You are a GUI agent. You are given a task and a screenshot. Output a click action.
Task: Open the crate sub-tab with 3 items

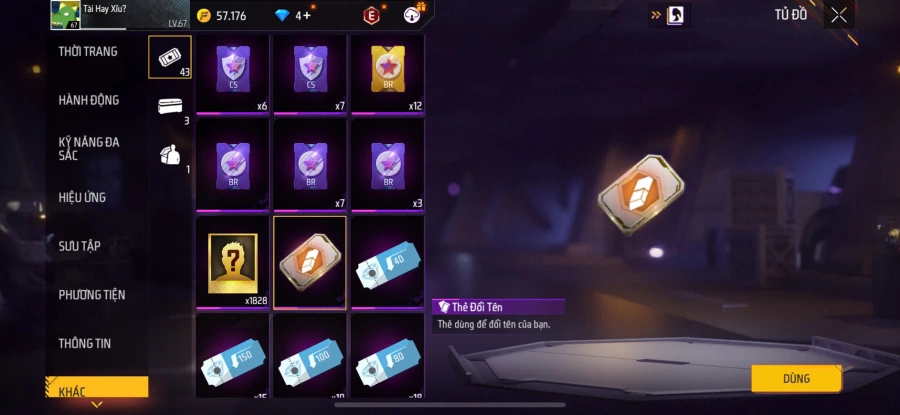169,106
